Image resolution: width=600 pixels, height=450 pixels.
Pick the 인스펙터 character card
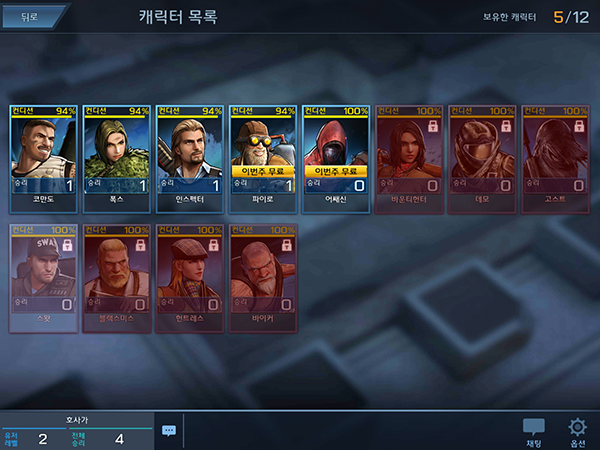191,158
